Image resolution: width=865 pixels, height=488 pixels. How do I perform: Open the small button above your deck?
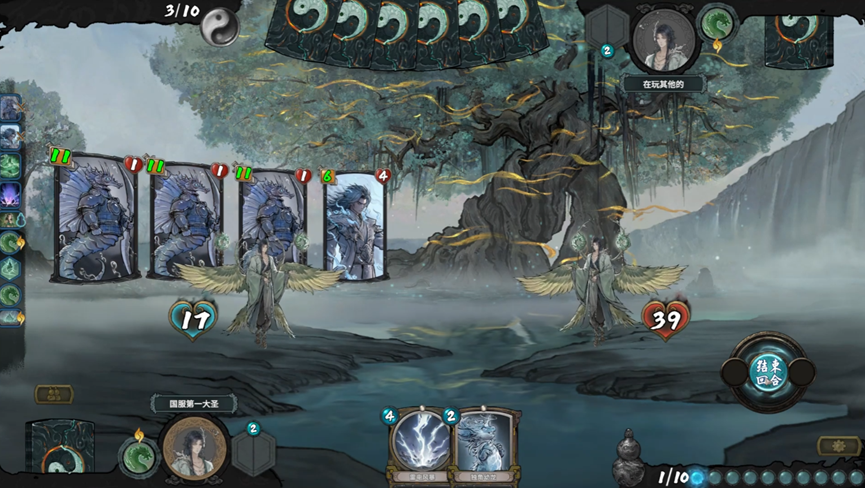(53, 394)
